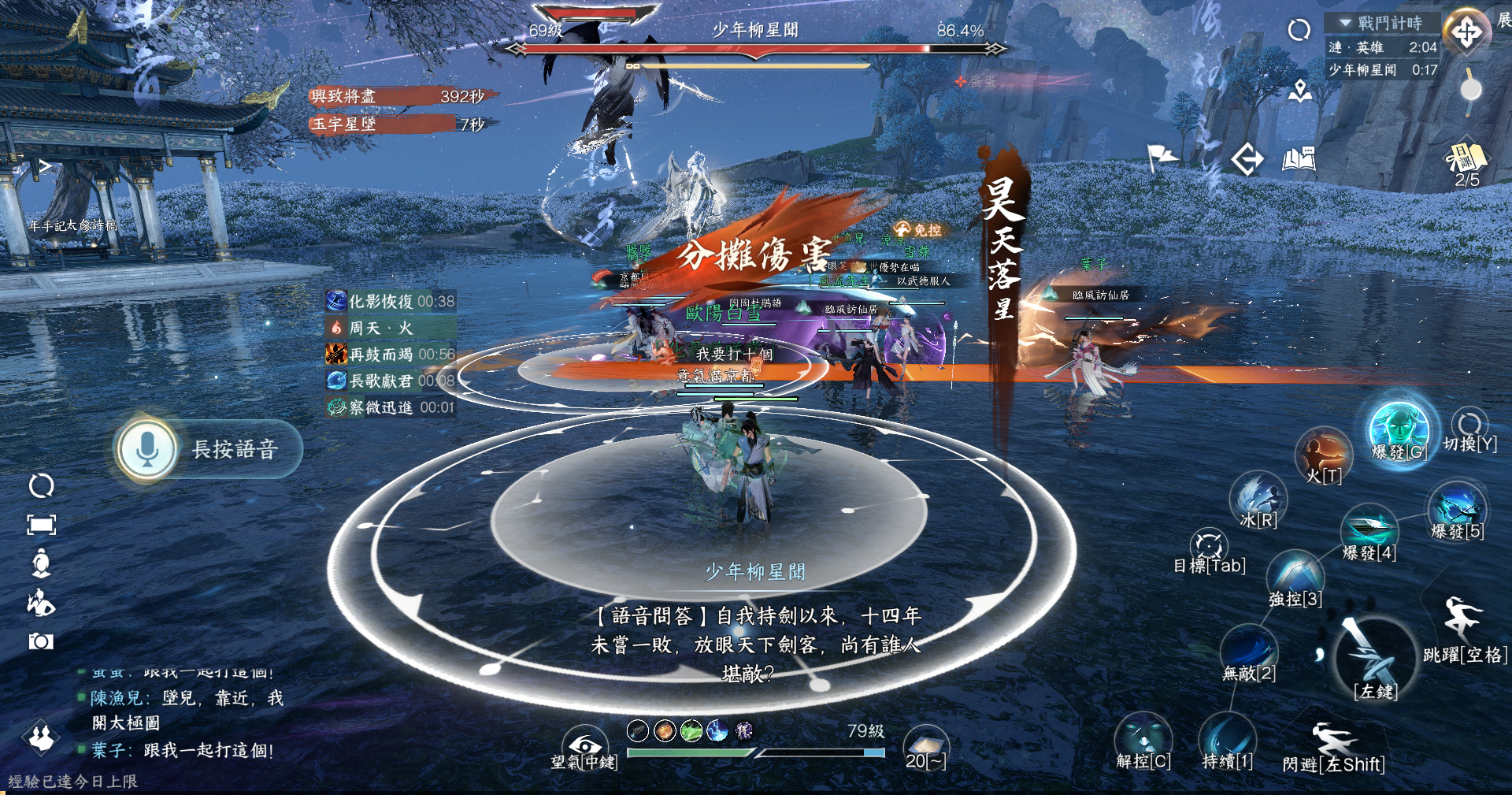
Task: Open the camera screenshot icon
Action: tap(41, 641)
